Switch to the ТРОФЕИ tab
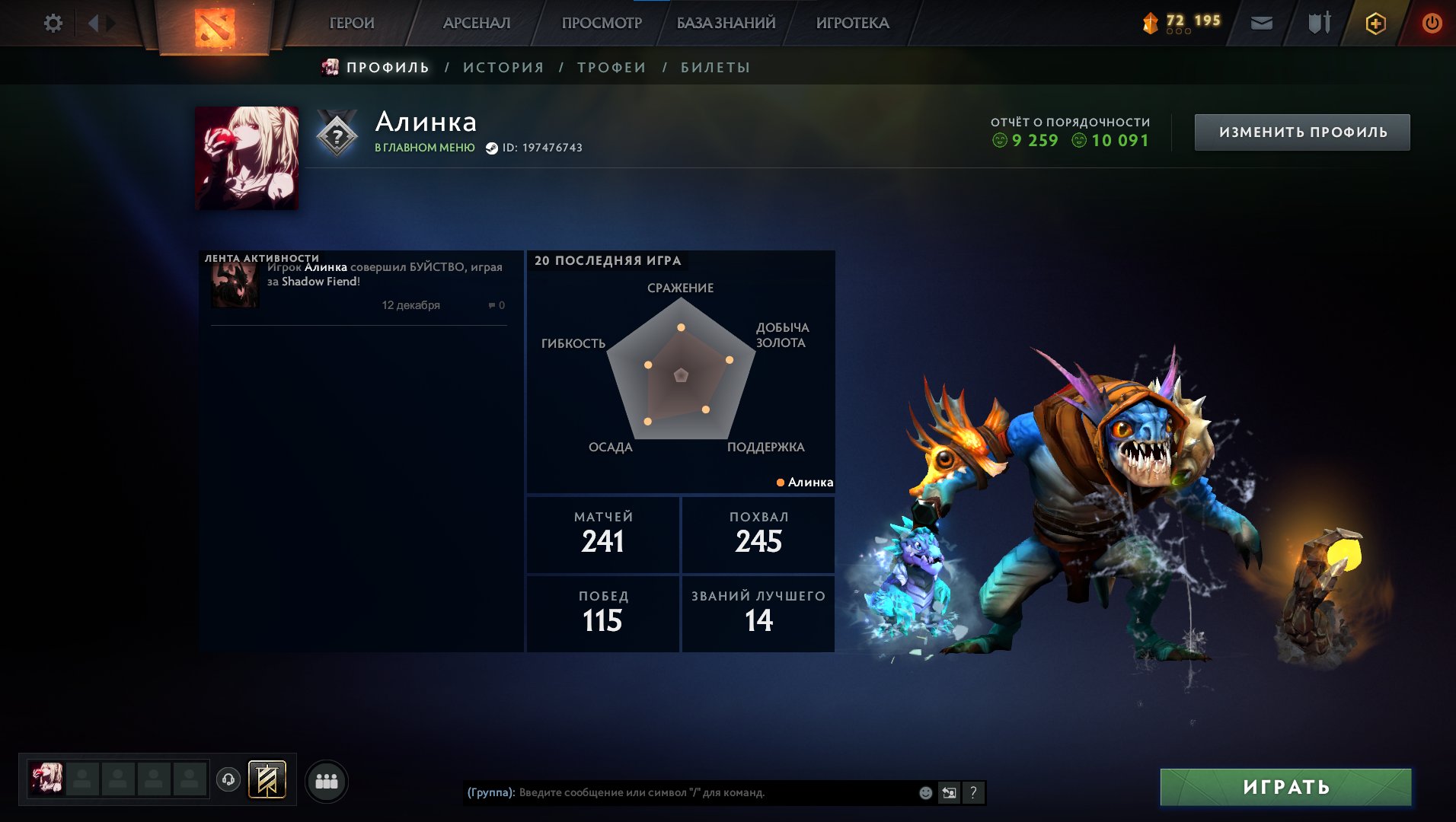This screenshot has width=1456, height=822. click(611, 67)
